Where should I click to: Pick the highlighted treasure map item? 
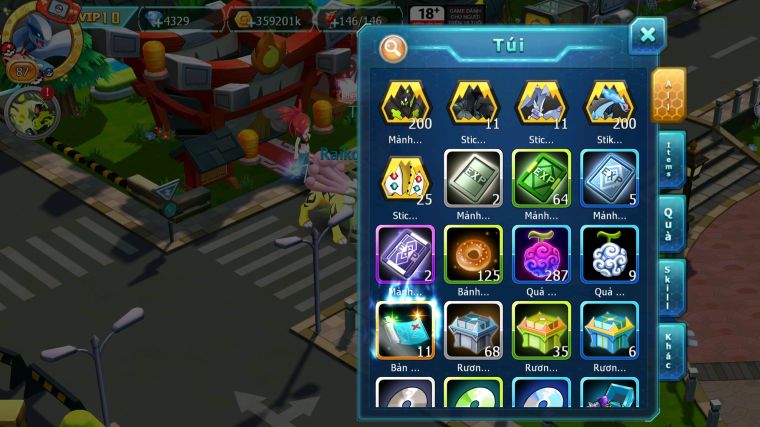point(405,331)
